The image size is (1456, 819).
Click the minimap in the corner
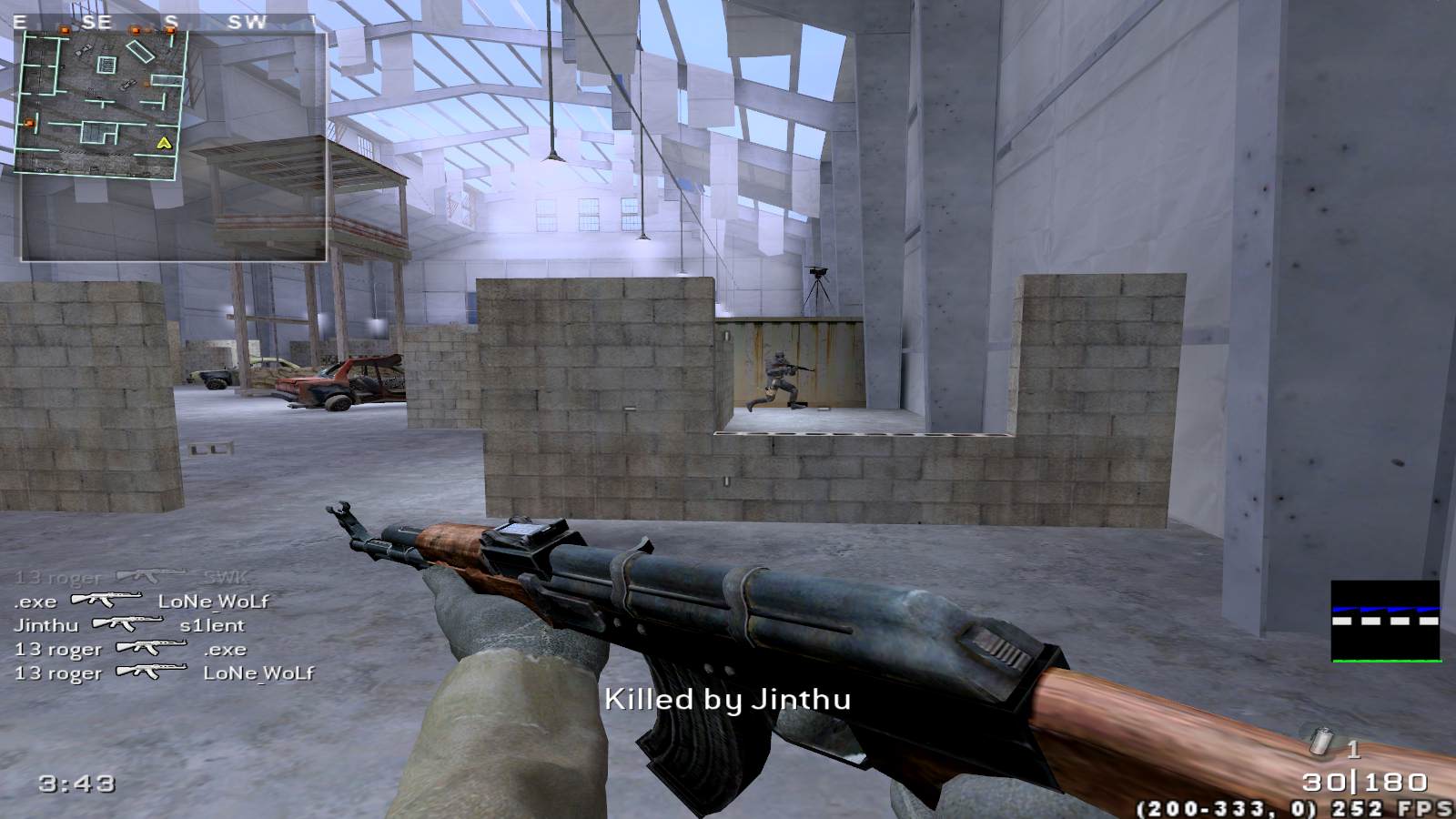pos(100,102)
